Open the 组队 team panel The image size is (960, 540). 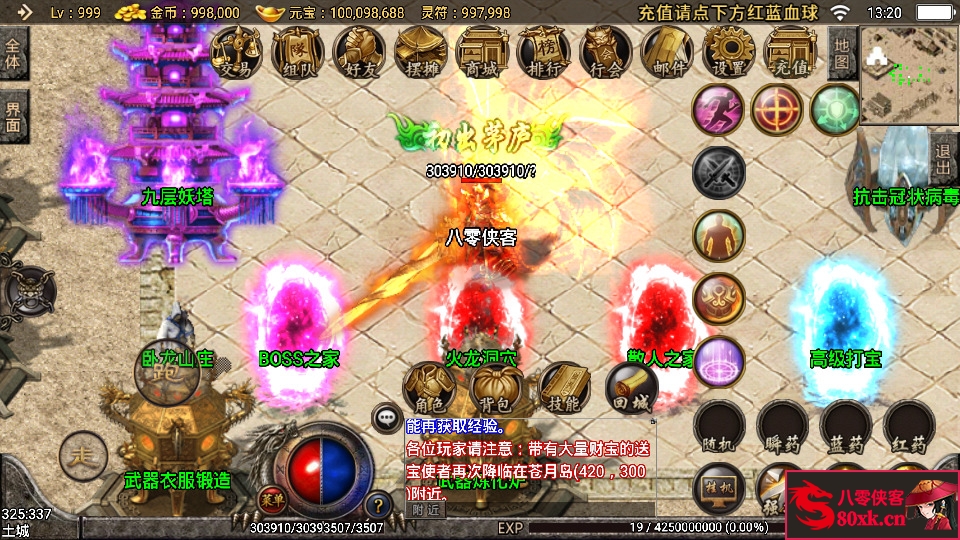pyautogui.click(x=298, y=51)
